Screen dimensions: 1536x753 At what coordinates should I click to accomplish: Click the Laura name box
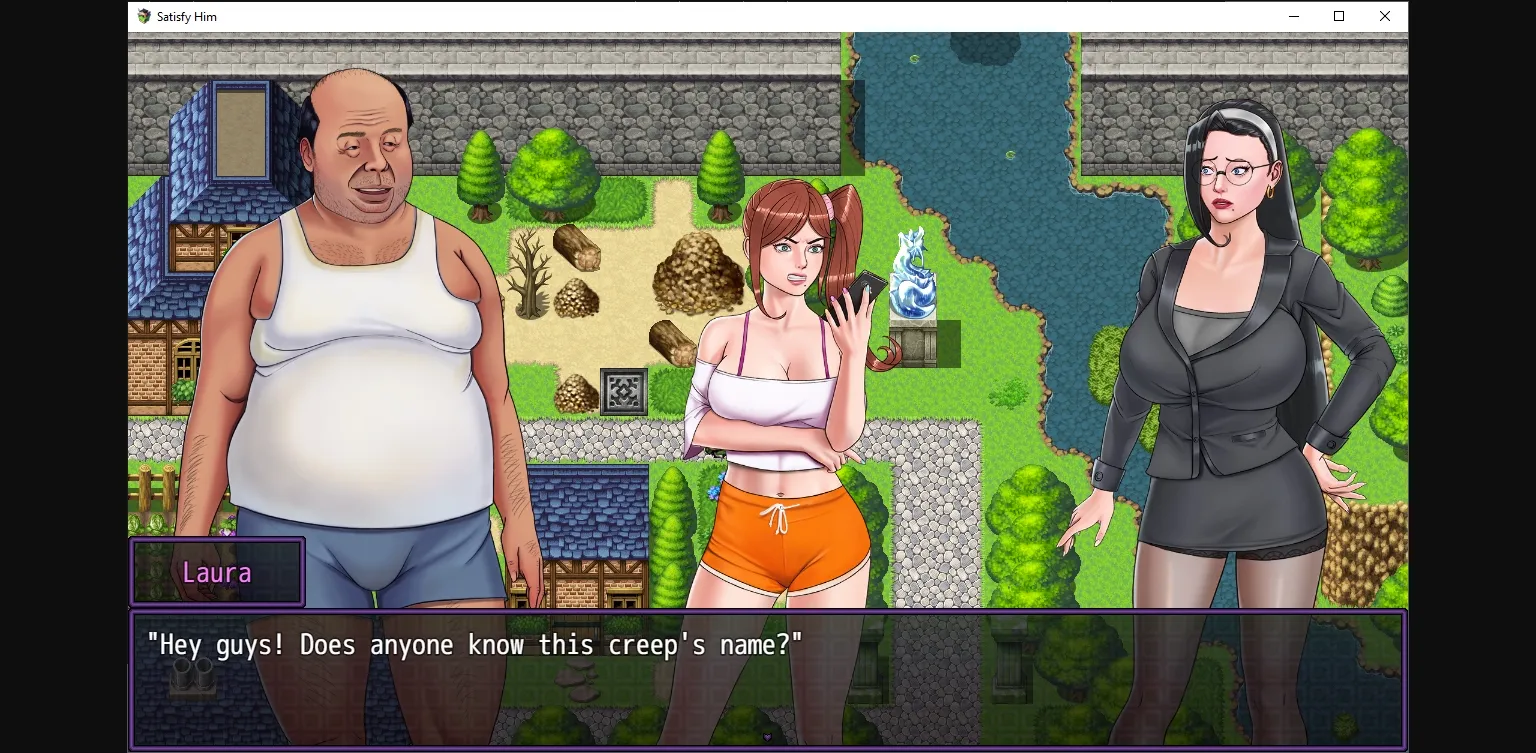click(x=217, y=572)
